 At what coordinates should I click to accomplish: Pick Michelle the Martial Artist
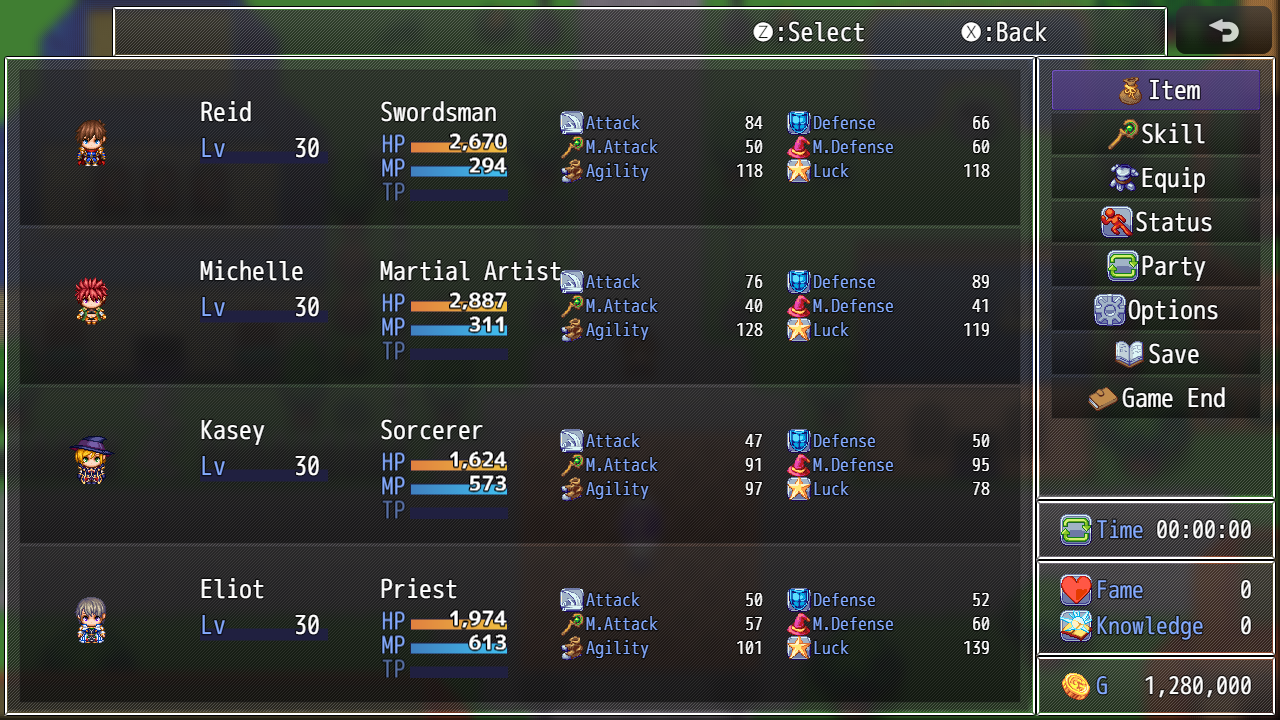coord(520,305)
